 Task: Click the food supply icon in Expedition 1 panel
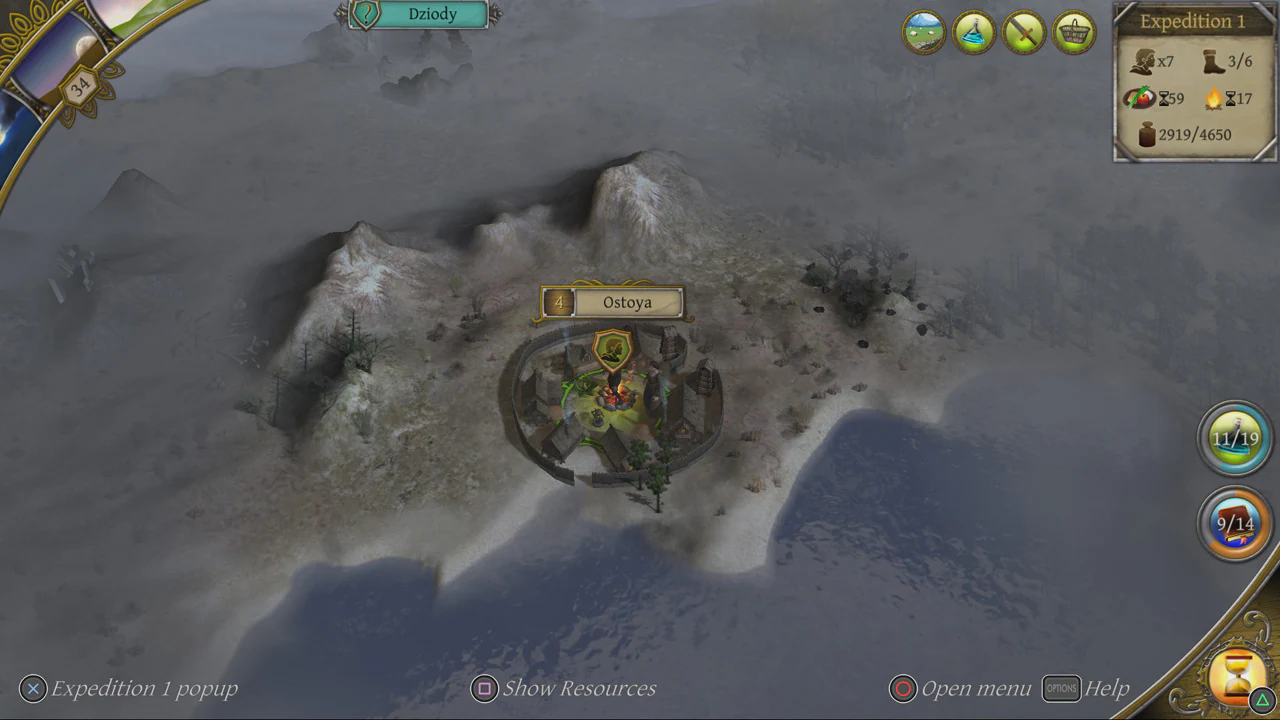1143,98
